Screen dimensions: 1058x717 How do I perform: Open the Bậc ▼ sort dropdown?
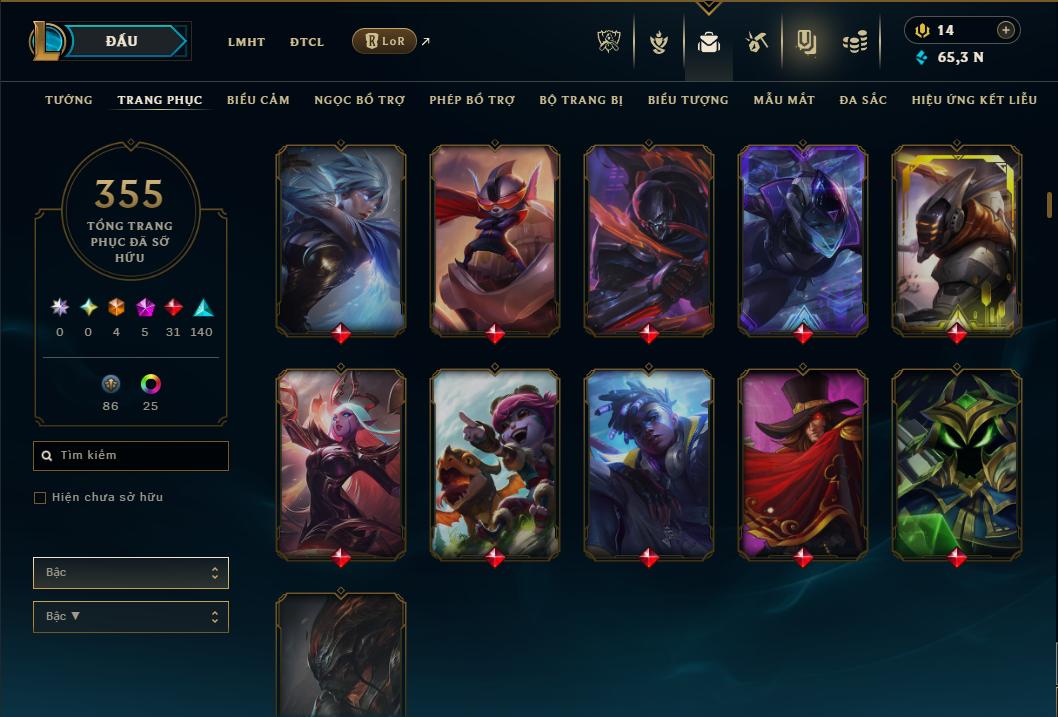click(131, 617)
